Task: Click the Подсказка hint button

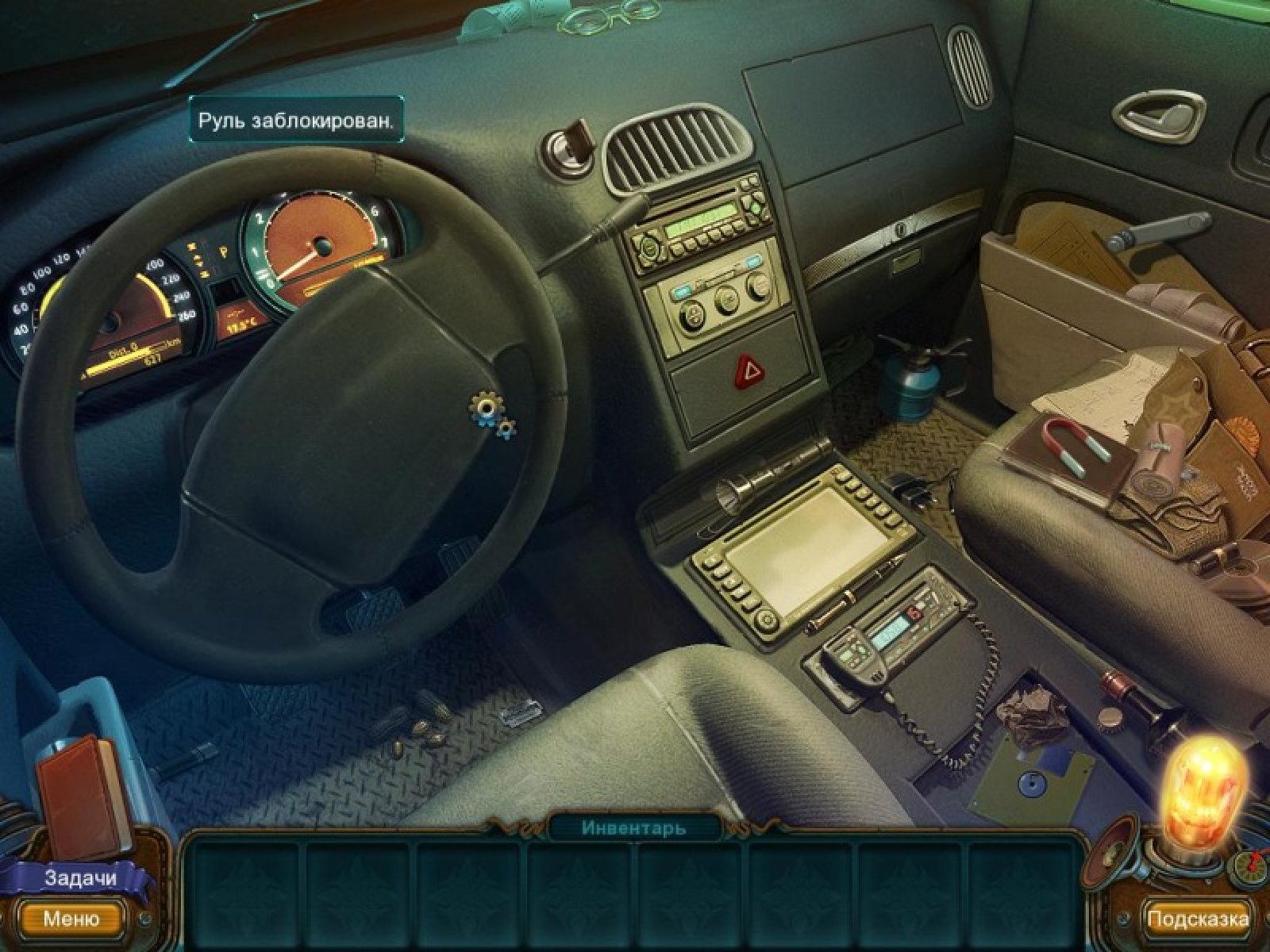Action: pyautogui.click(x=1198, y=919)
